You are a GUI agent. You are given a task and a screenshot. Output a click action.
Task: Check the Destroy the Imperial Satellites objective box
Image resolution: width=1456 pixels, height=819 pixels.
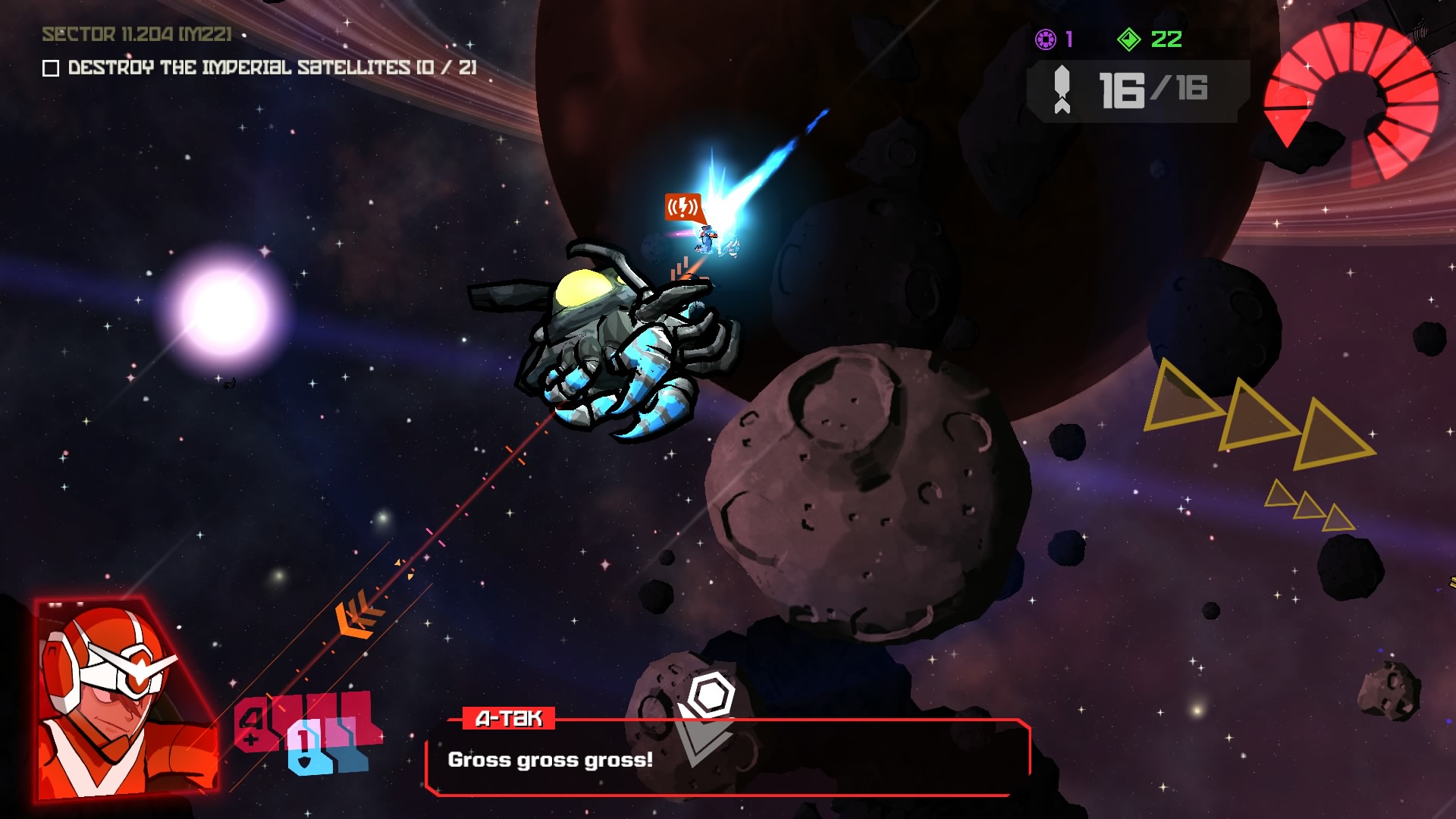[x=50, y=69]
